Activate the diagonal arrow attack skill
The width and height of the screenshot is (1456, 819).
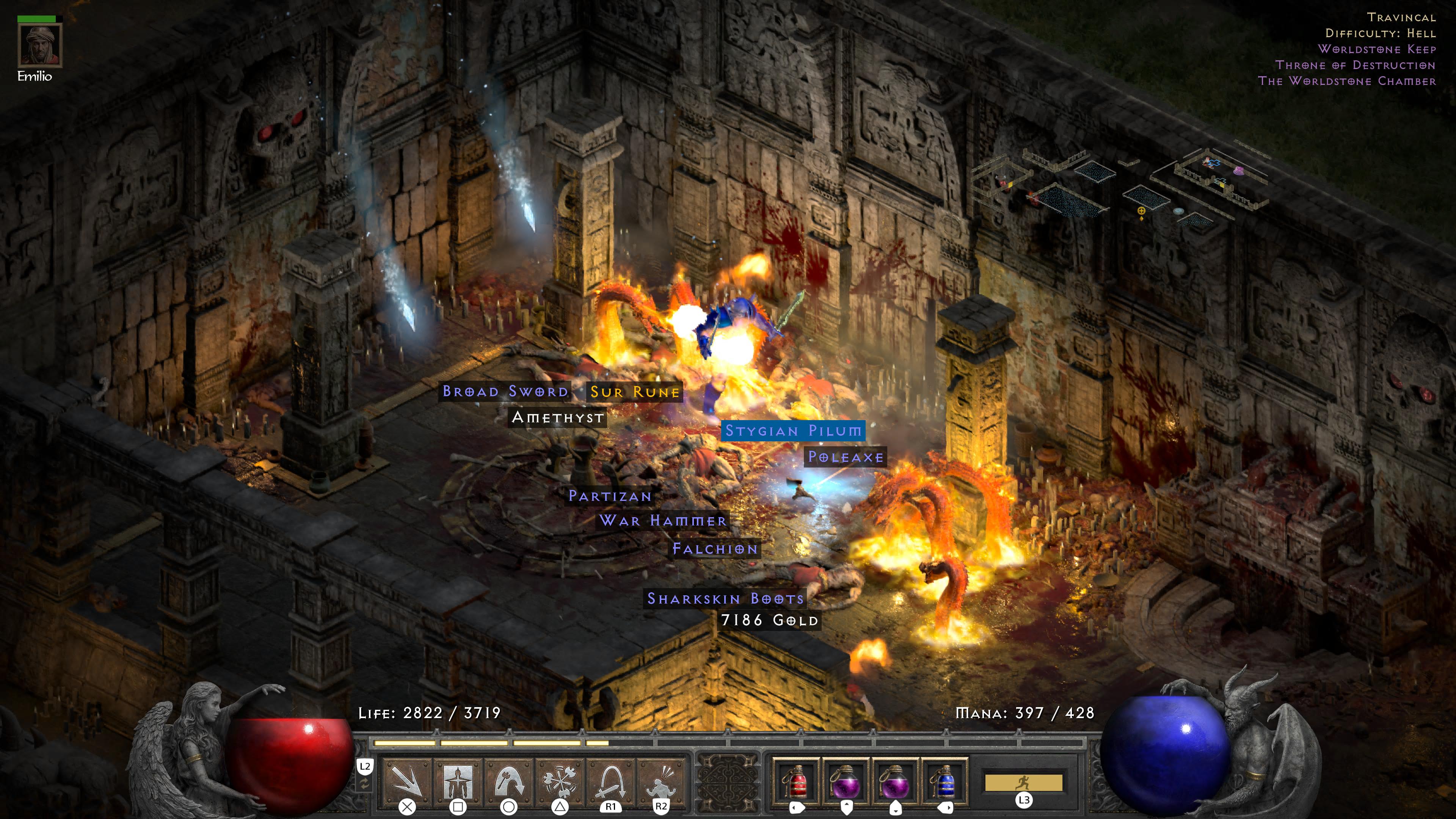click(407, 781)
